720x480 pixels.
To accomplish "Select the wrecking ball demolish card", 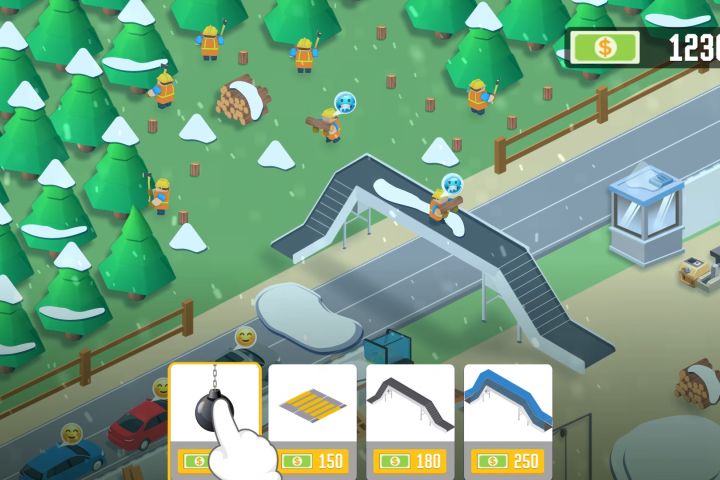I will [214, 420].
